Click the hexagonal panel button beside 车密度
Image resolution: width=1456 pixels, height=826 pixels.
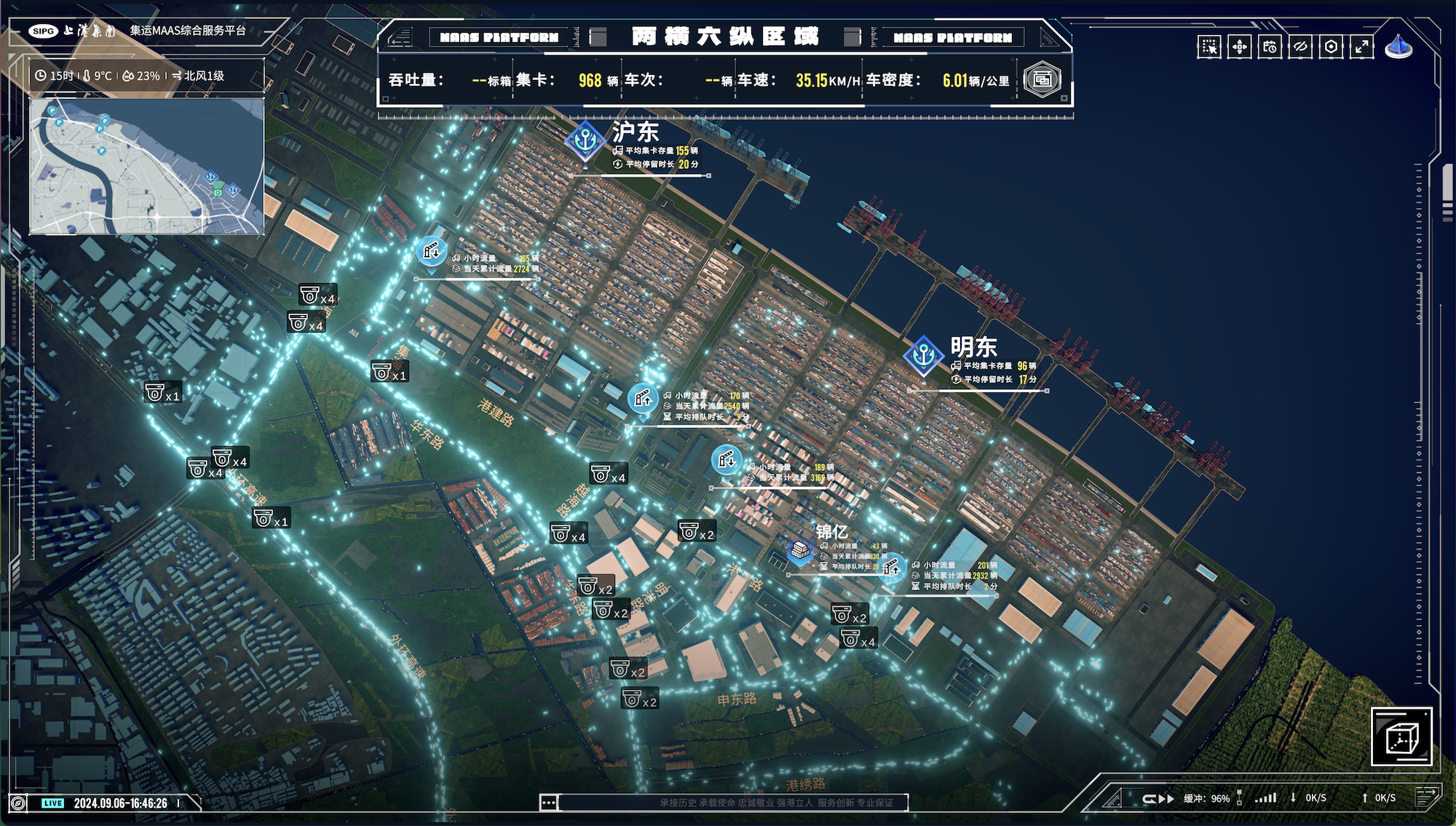[x=1042, y=79]
